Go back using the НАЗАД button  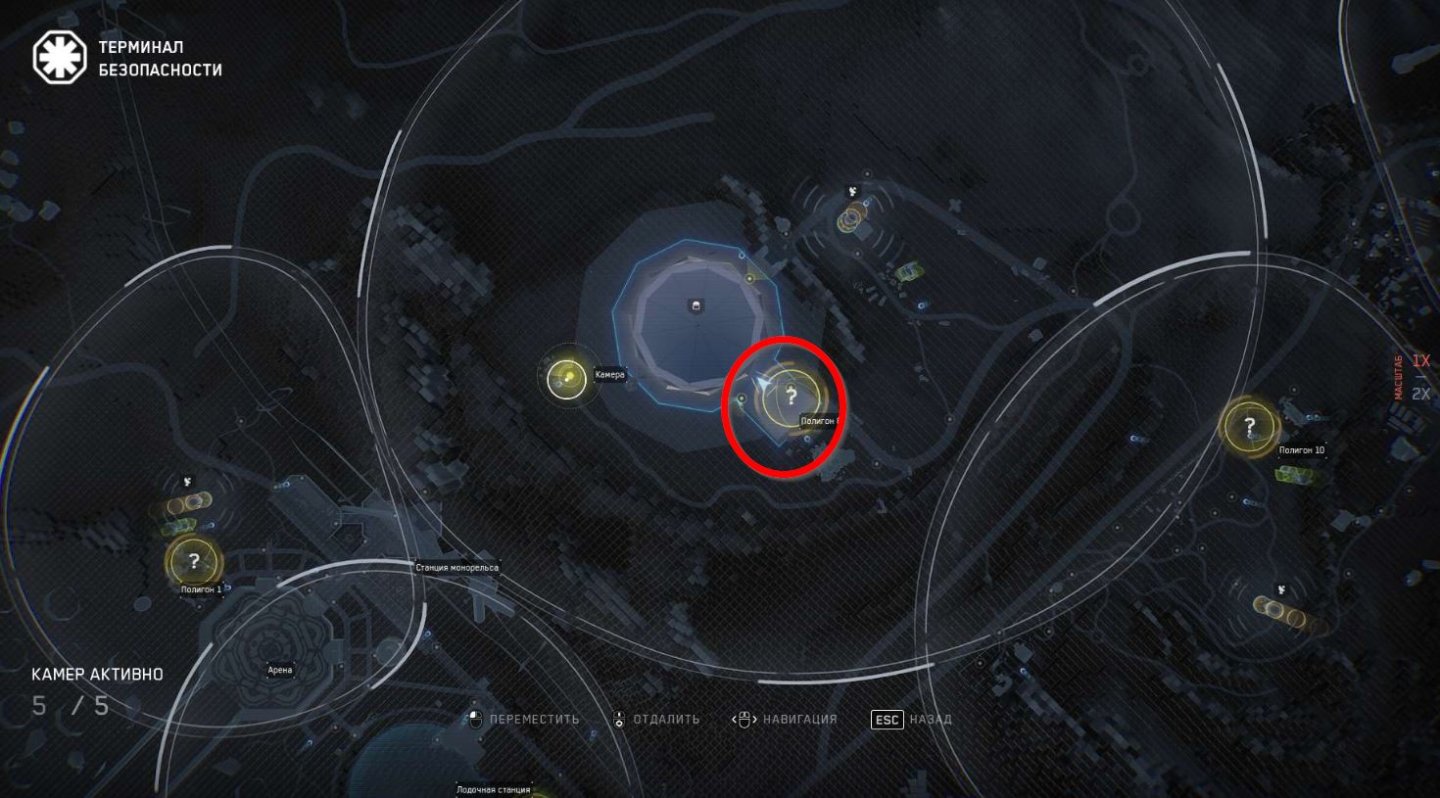point(911,719)
